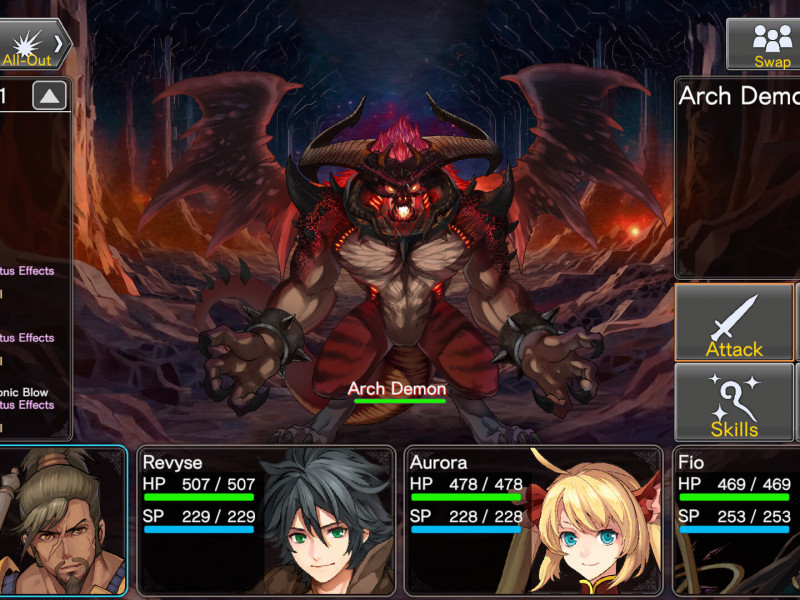Choose the Attack command
Viewport: 800px width, 600px height.
point(734,323)
